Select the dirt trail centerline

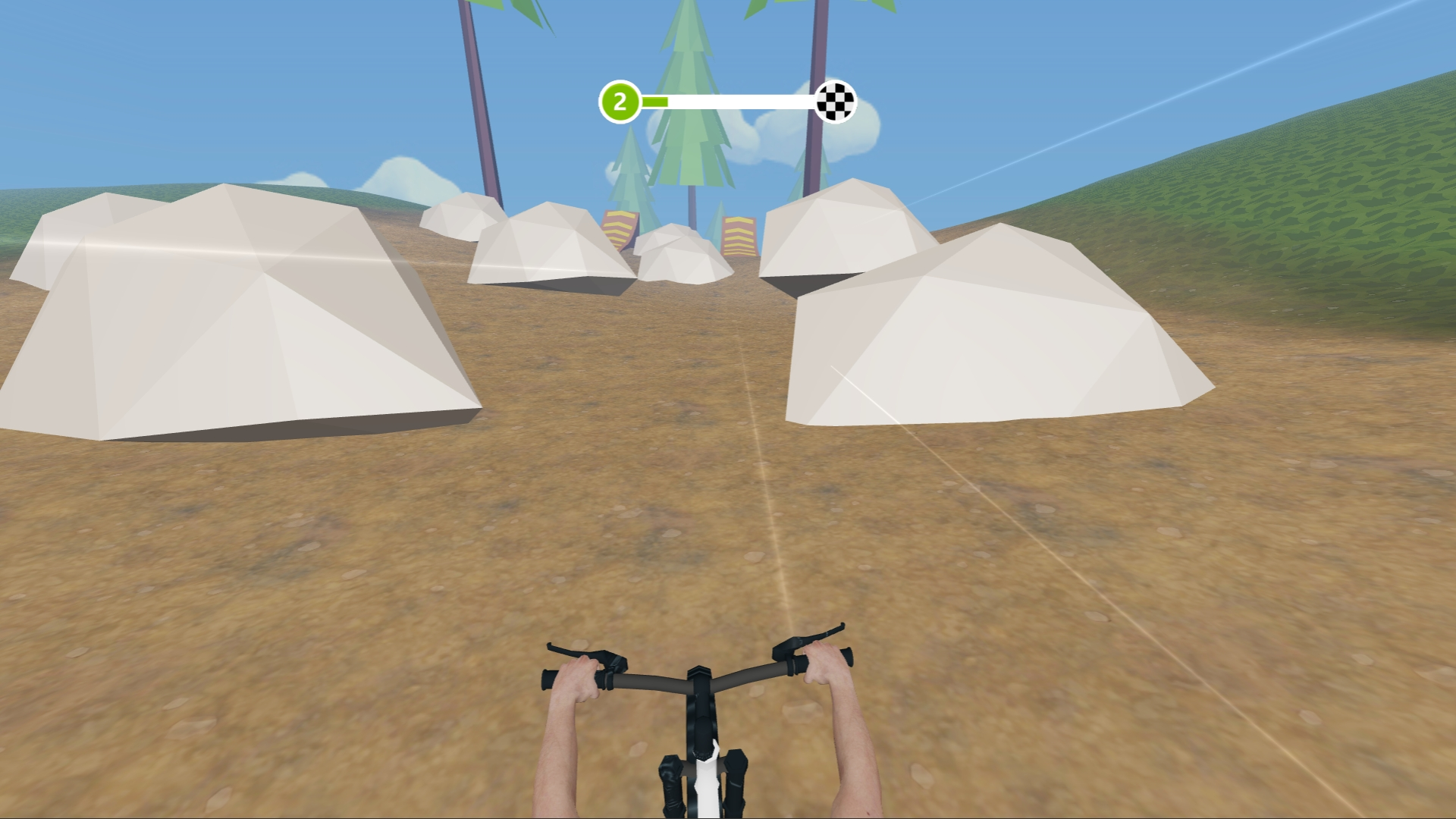click(766, 493)
